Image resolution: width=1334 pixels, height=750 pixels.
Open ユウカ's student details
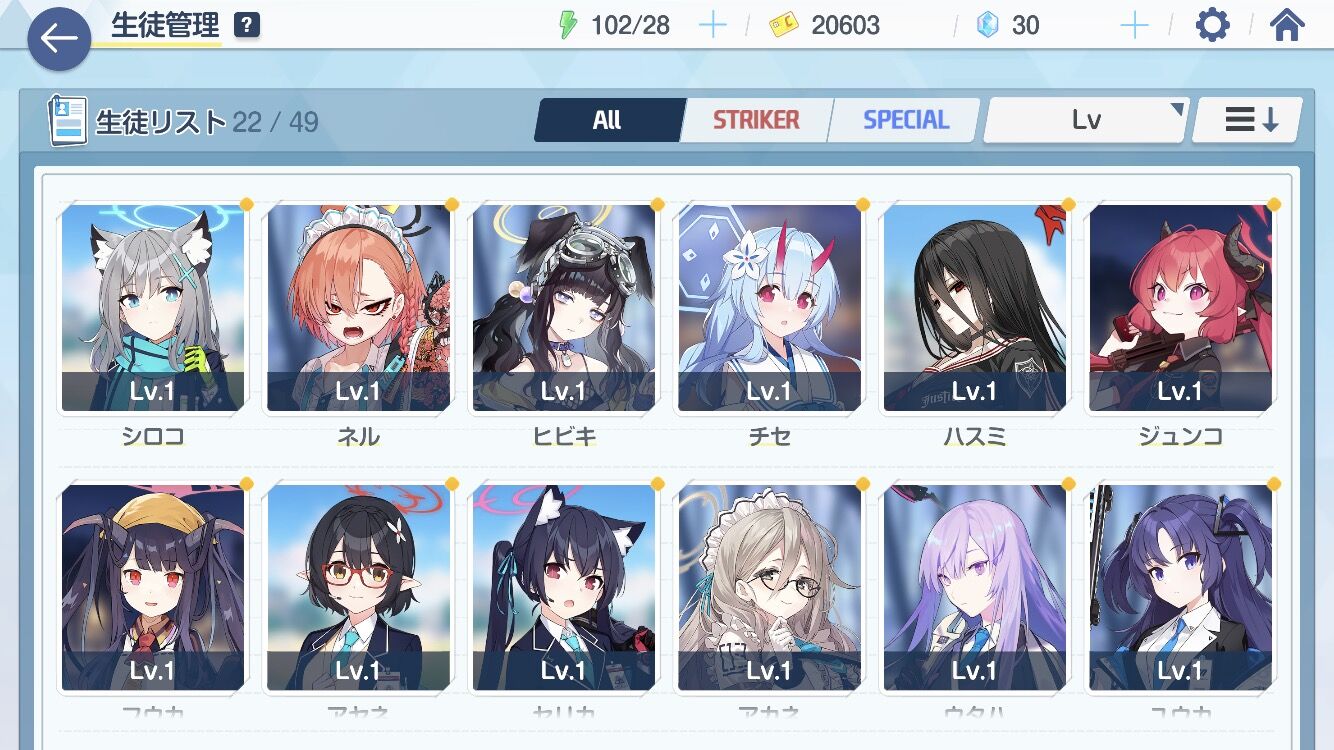point(1180,587)
